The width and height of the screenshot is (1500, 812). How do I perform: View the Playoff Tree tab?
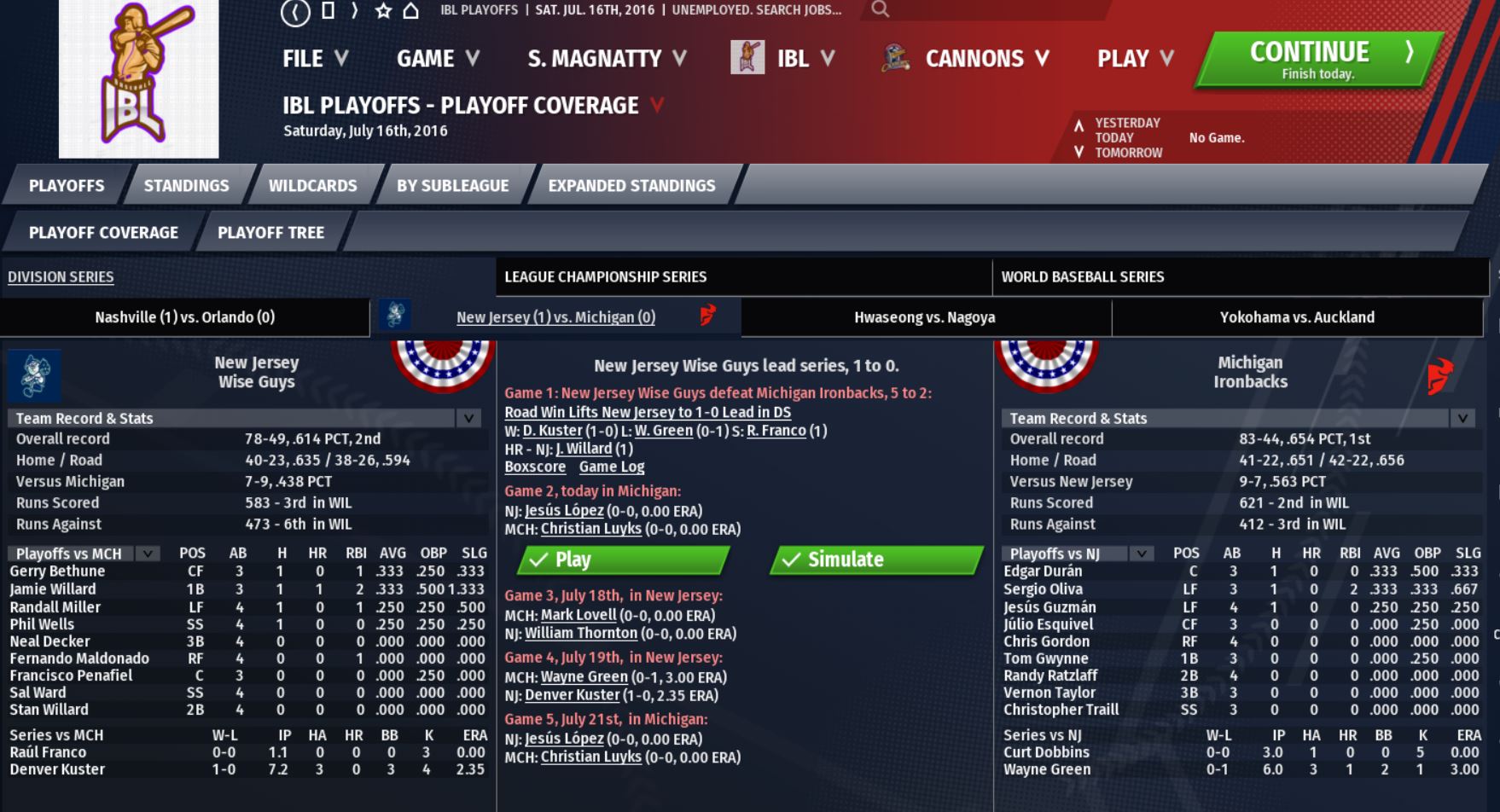click(x=270, y=233)
